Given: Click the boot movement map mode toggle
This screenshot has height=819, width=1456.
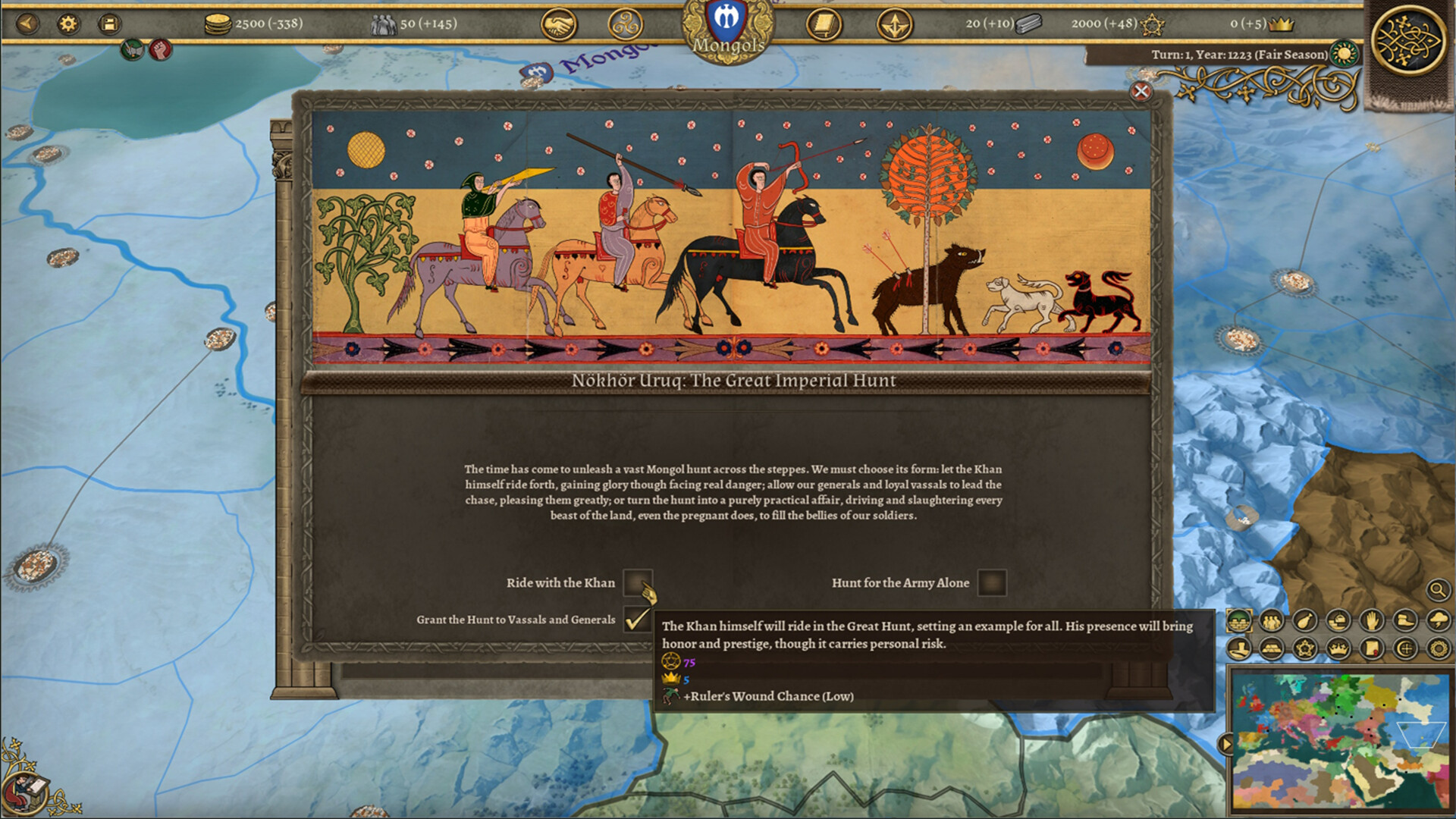Looking at the screenshot, I should coord(1405,620).
